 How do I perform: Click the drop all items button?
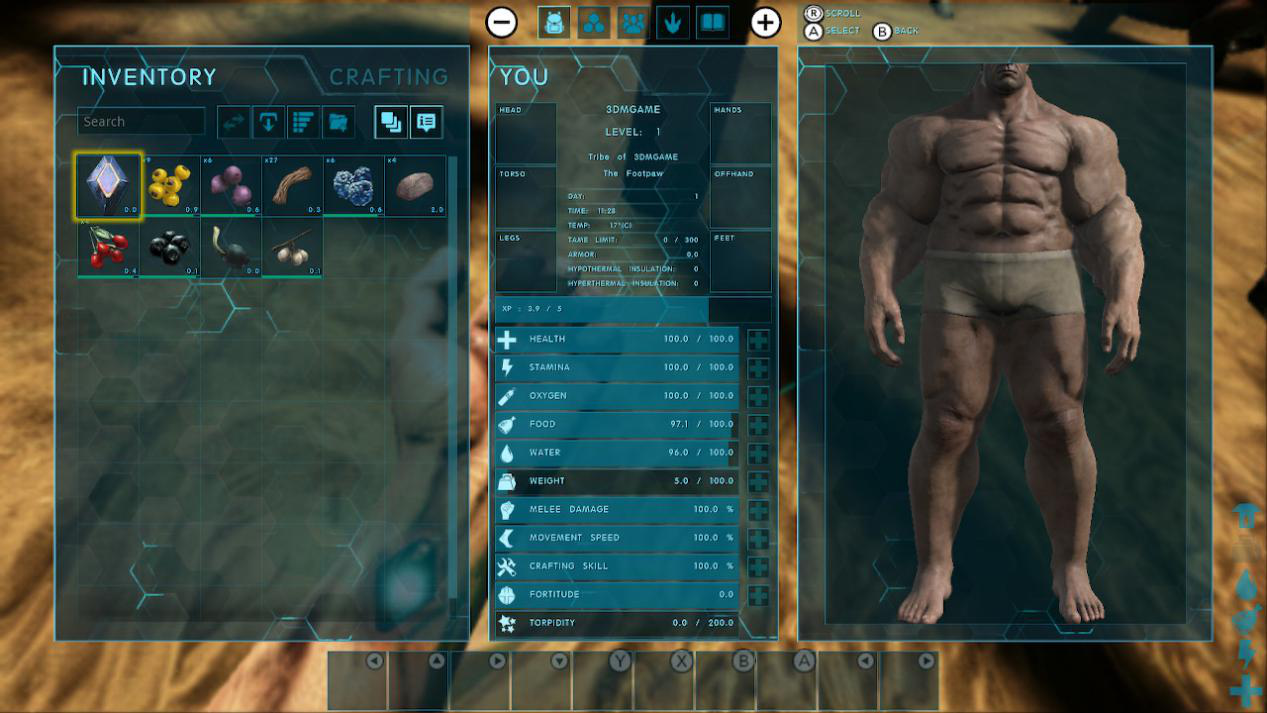(x=268, y=122)
